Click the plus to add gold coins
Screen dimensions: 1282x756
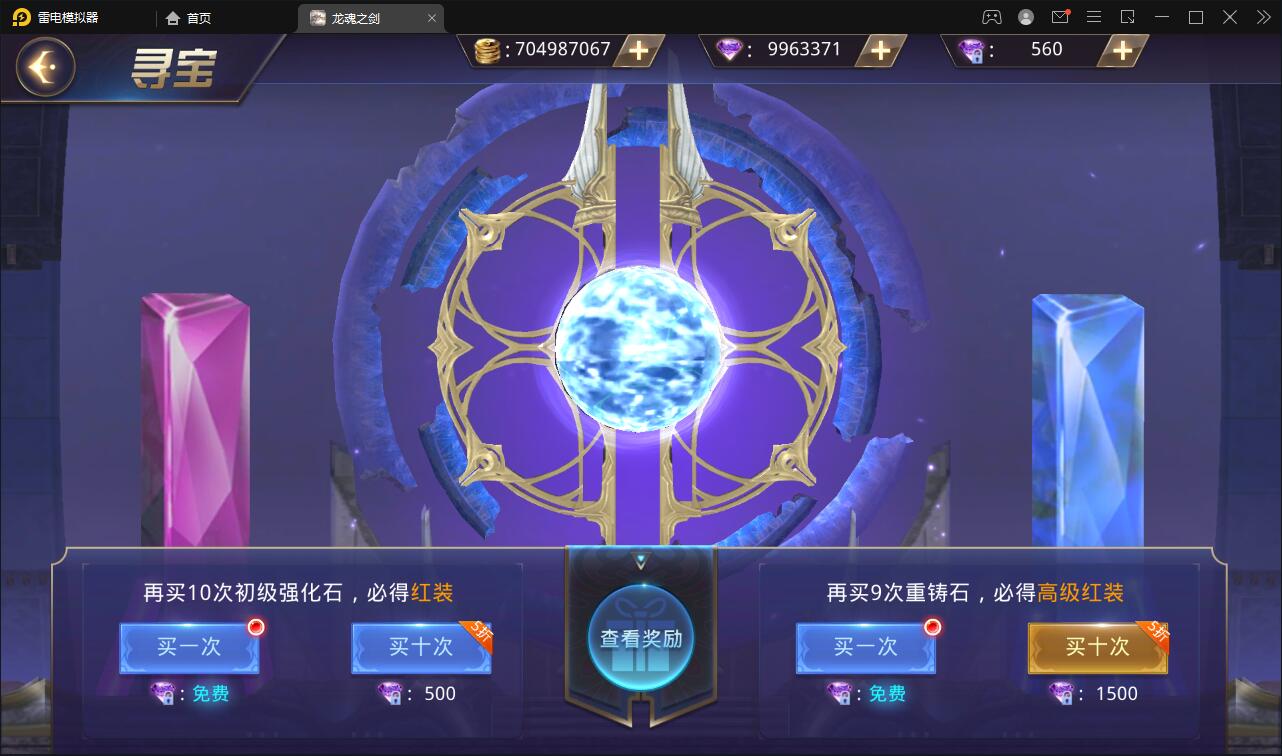click(x=637, y=50)
